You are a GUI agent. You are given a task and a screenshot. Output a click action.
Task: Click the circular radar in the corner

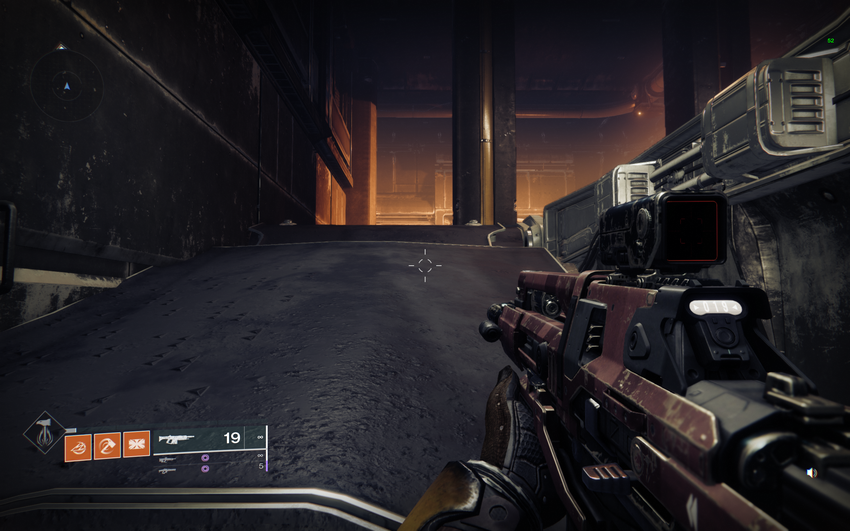coord(67,87)
